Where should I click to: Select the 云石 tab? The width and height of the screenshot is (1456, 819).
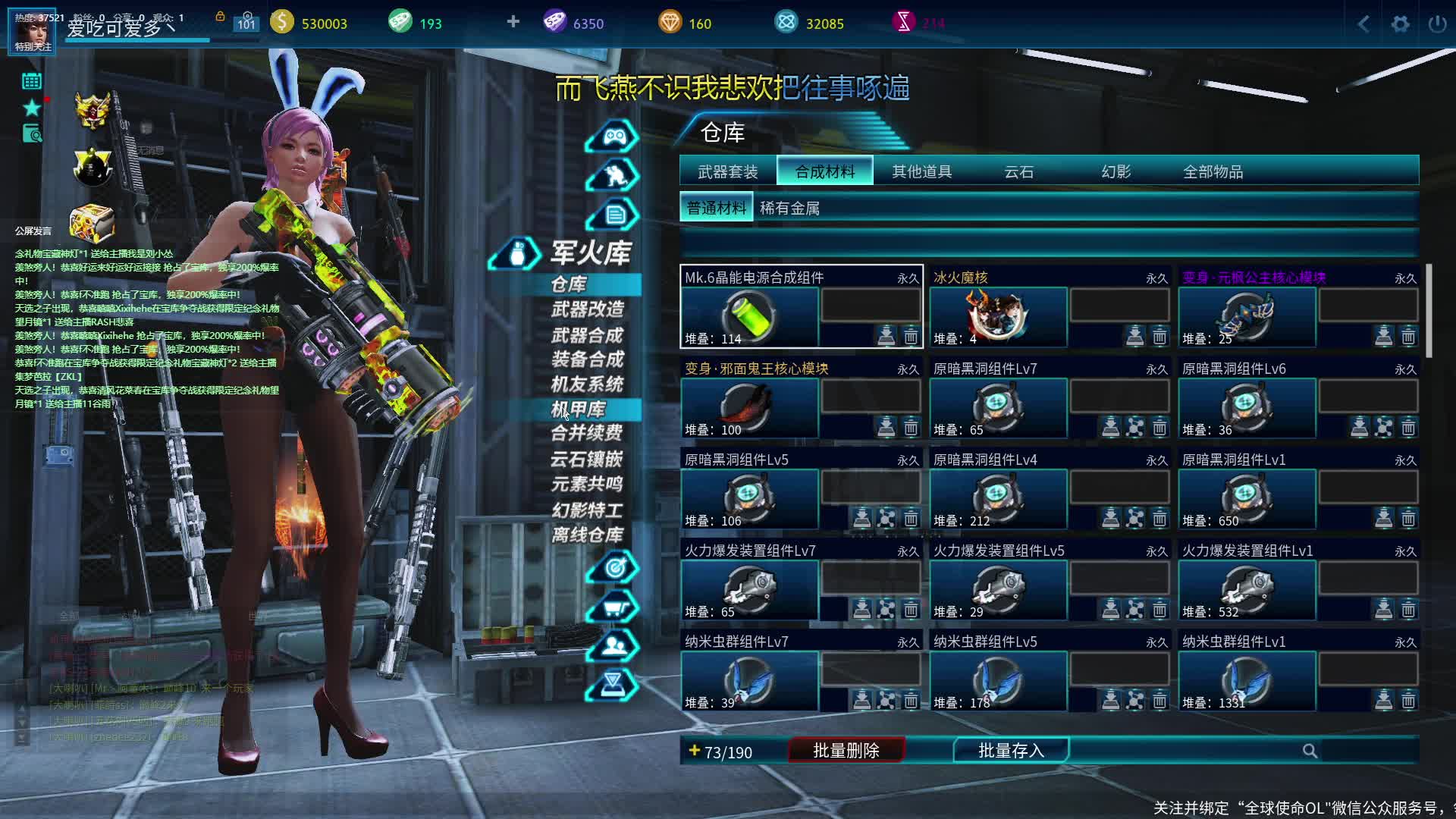coord(1018,171)
